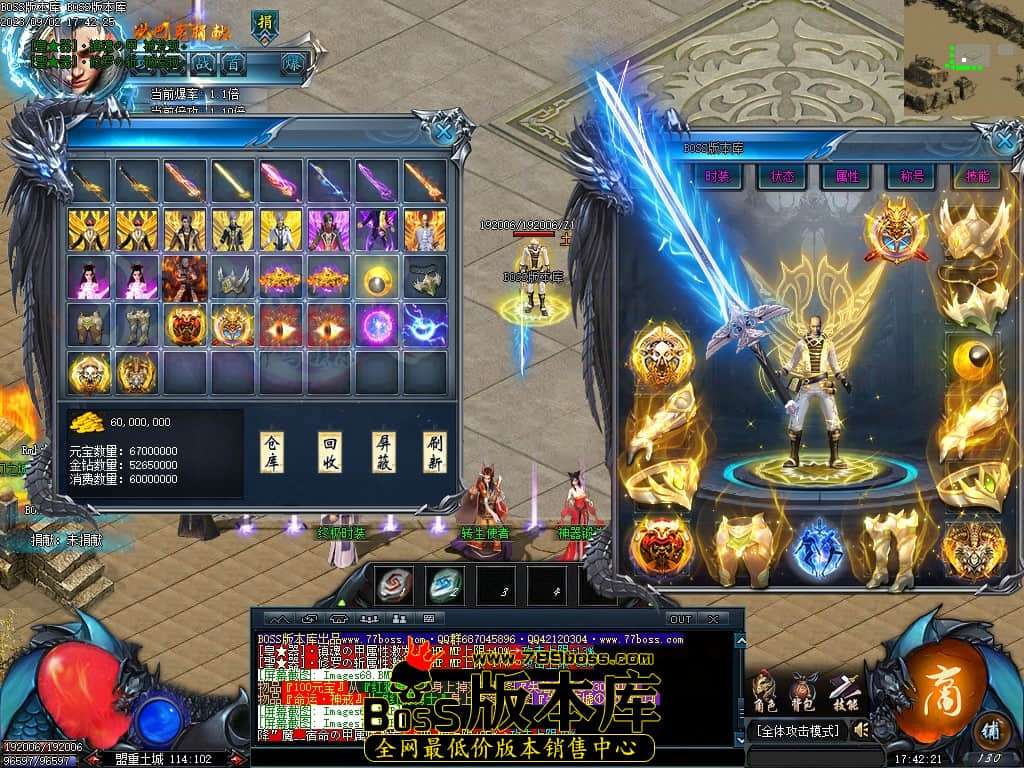Toggle the 全体攻击模式 attack mode

(x=797, y=731)
